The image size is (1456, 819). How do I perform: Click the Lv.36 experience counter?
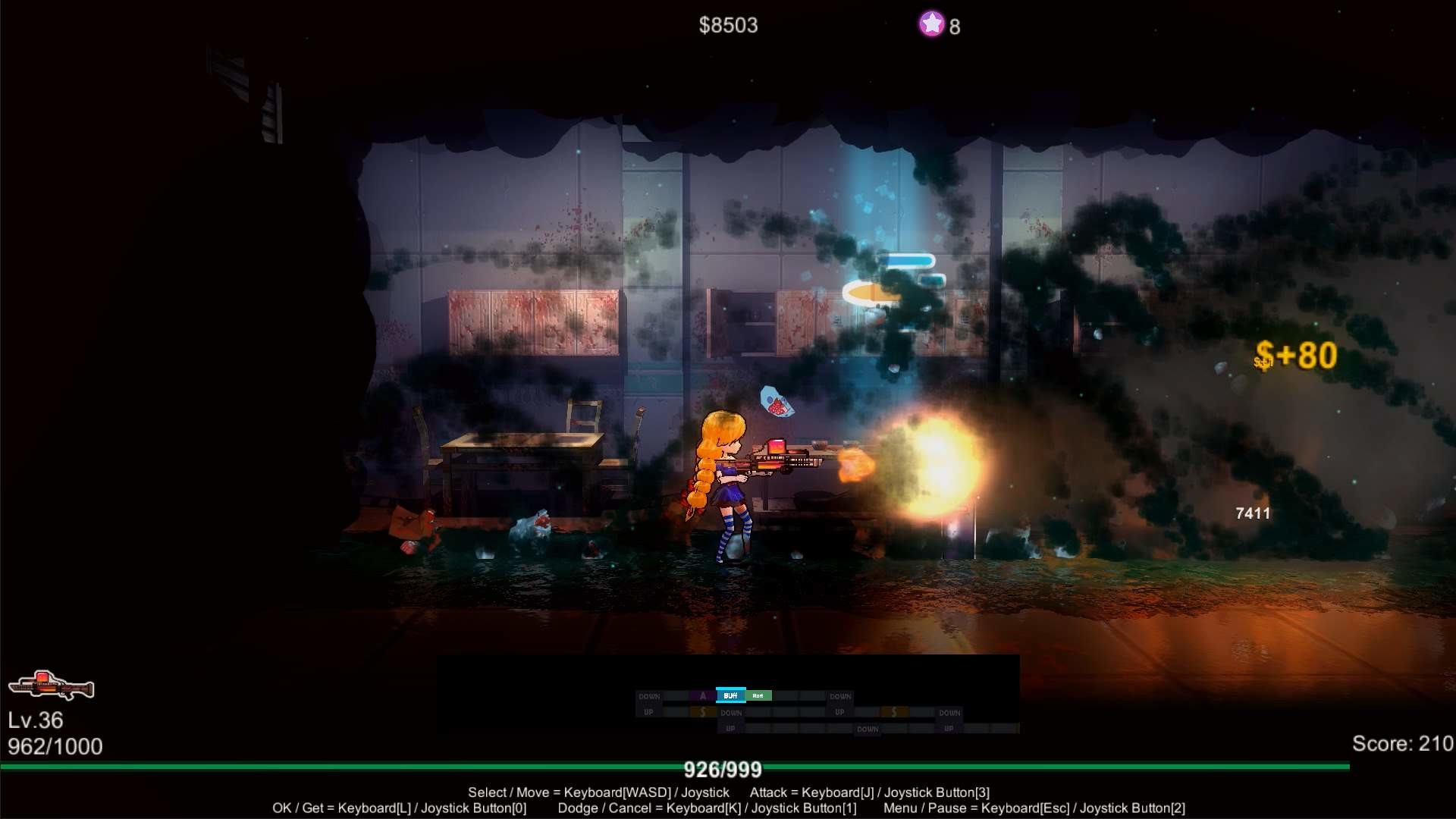click(x=36, y=720)
